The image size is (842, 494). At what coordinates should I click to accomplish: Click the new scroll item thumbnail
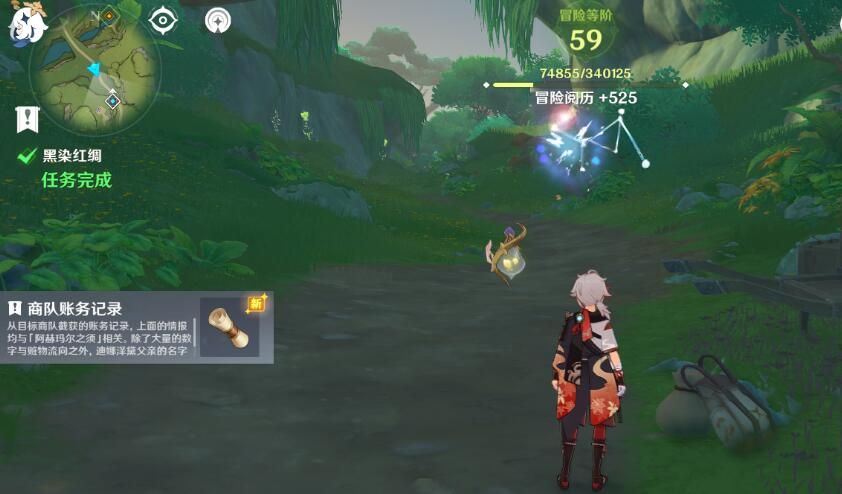[x=230, y=326]
